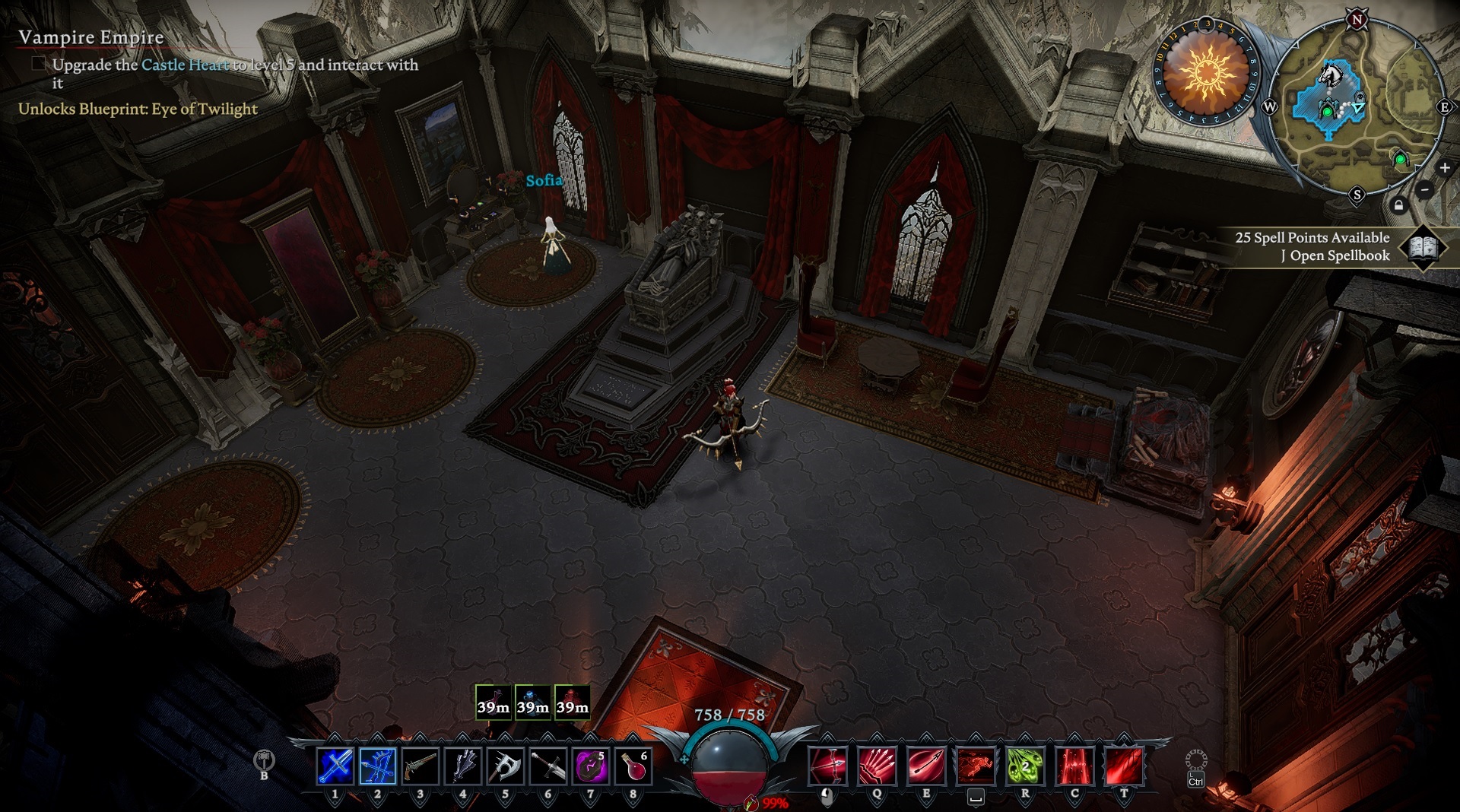
Task: Equip the longbow in slot 2
Action: tap(378, 766)
